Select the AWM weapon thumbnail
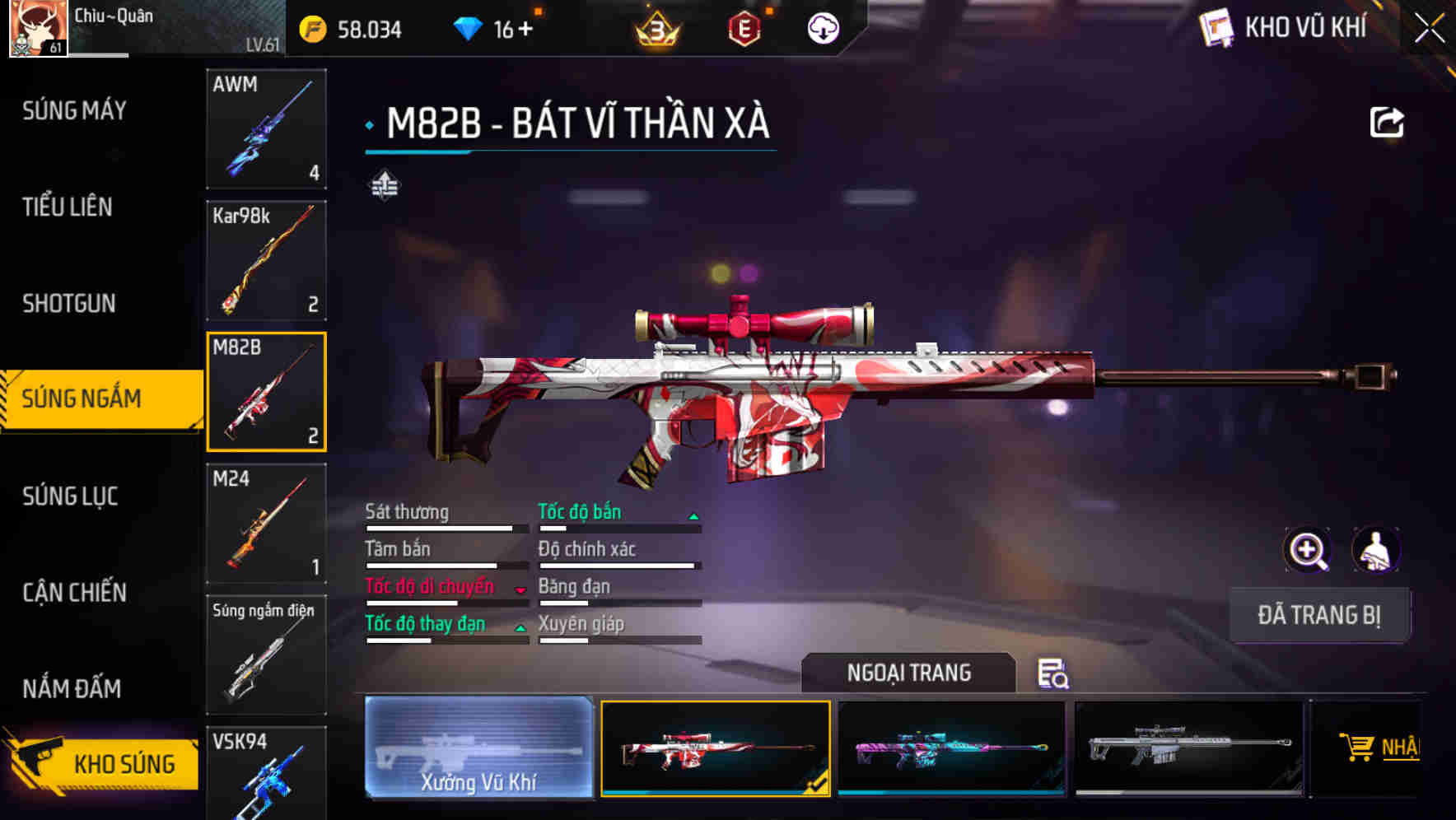 (265, 129)
